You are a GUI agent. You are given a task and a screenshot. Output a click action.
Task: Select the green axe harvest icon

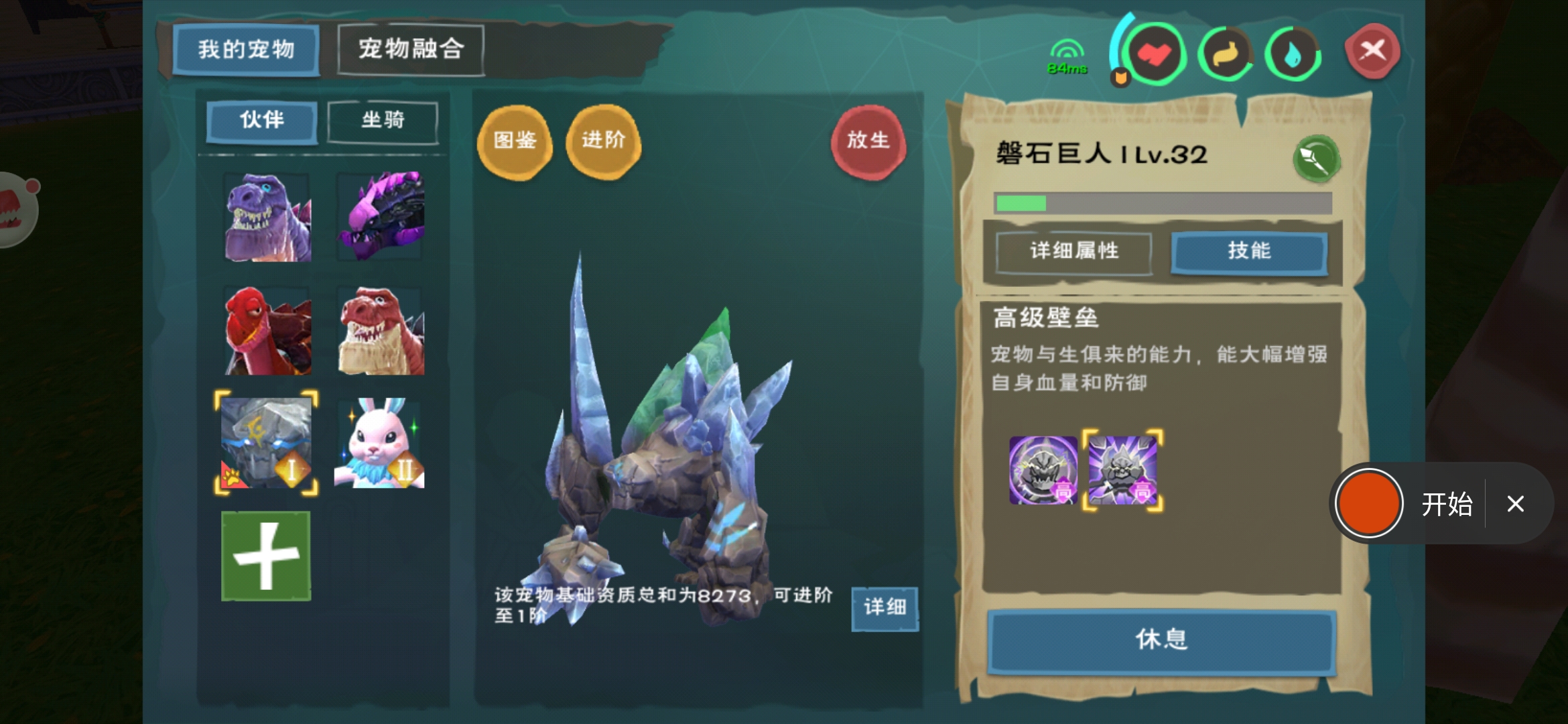(x=1316, y=159)
